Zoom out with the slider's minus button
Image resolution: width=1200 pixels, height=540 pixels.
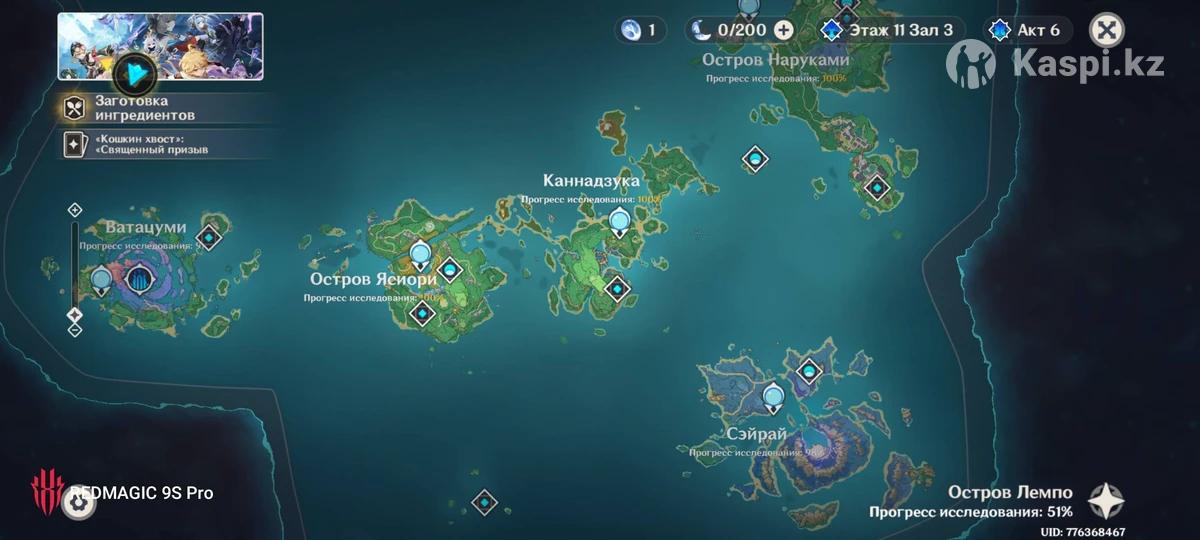74,330
